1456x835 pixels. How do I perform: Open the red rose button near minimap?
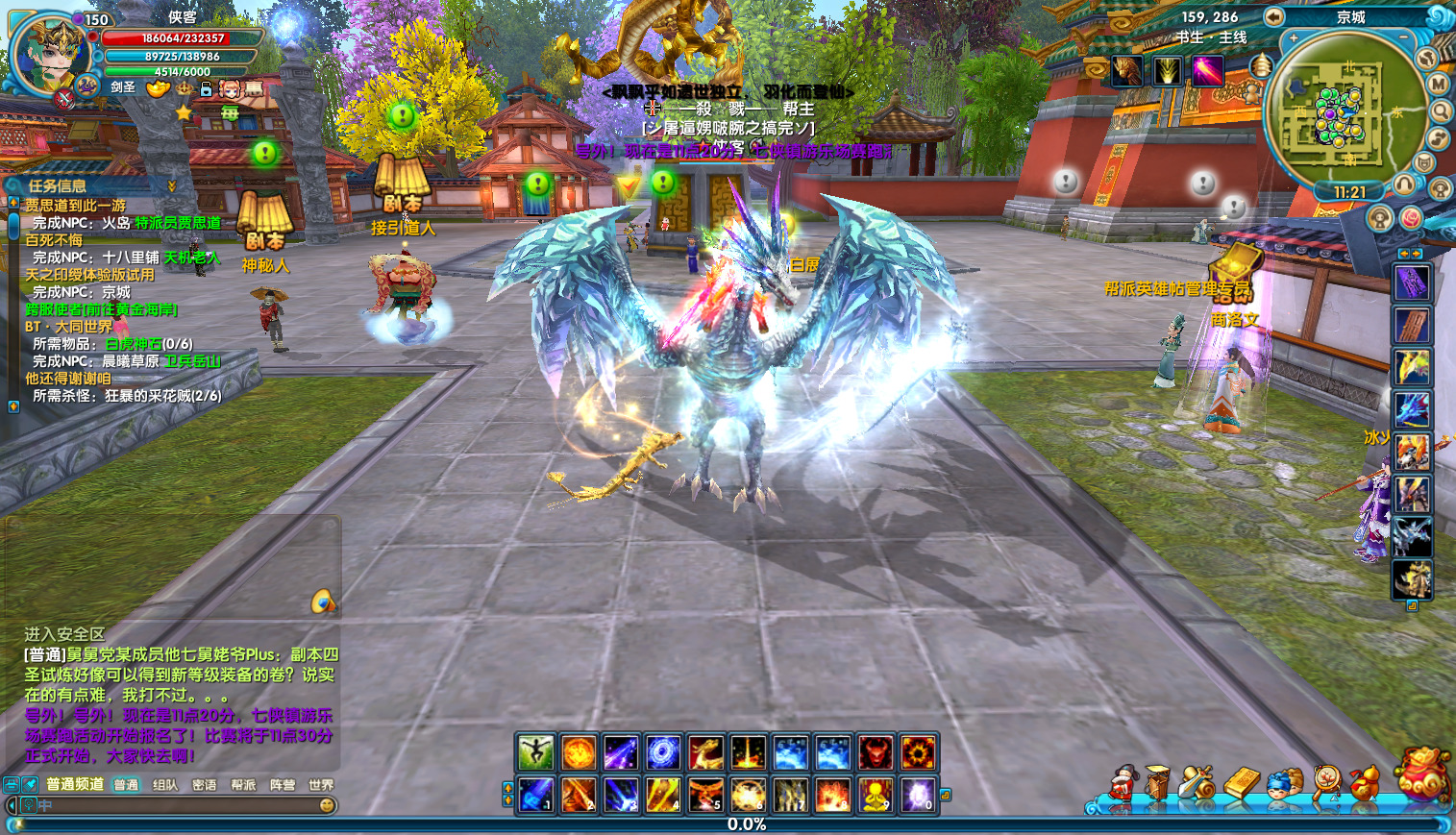(1410, 218)
